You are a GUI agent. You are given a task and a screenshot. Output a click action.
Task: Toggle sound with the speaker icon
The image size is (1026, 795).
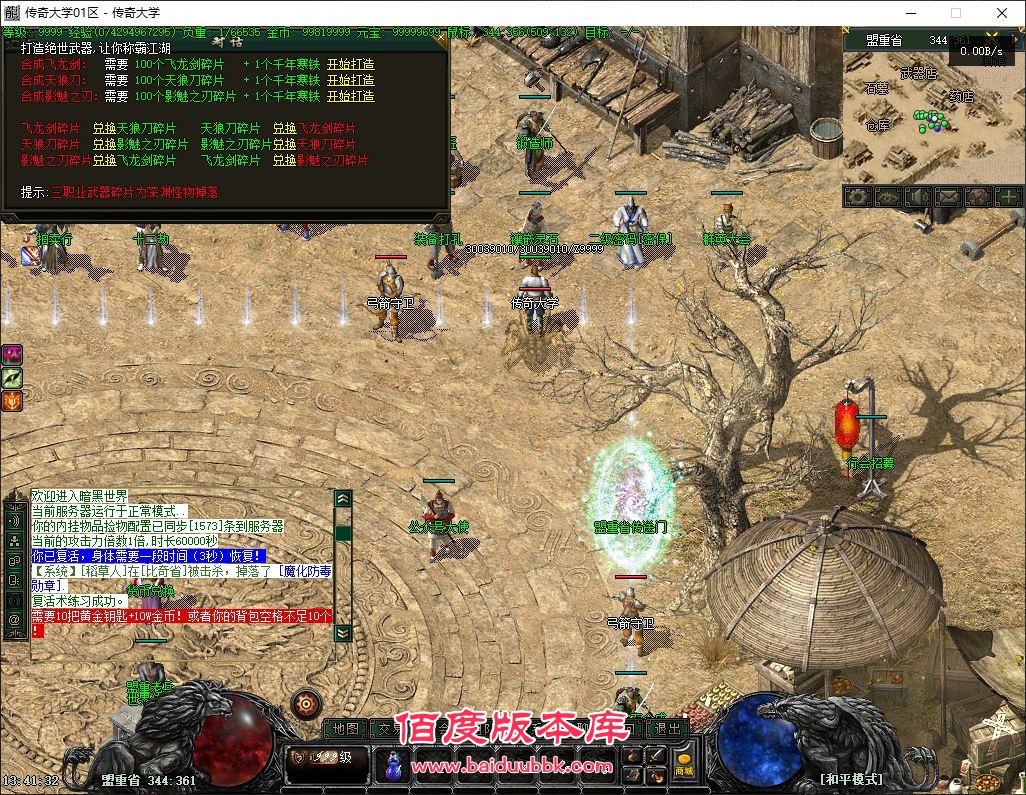pyautogui.click(x=917, y=197)
